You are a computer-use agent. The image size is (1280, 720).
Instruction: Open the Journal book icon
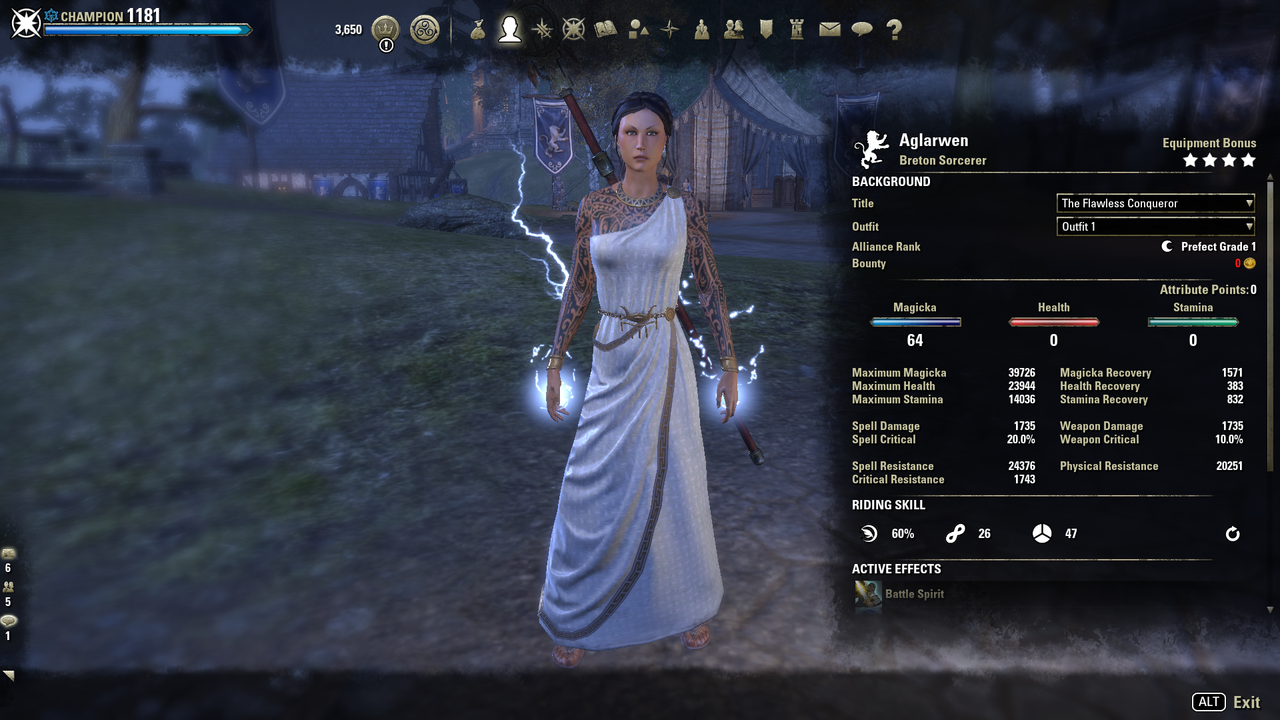[x=606, y=30]
